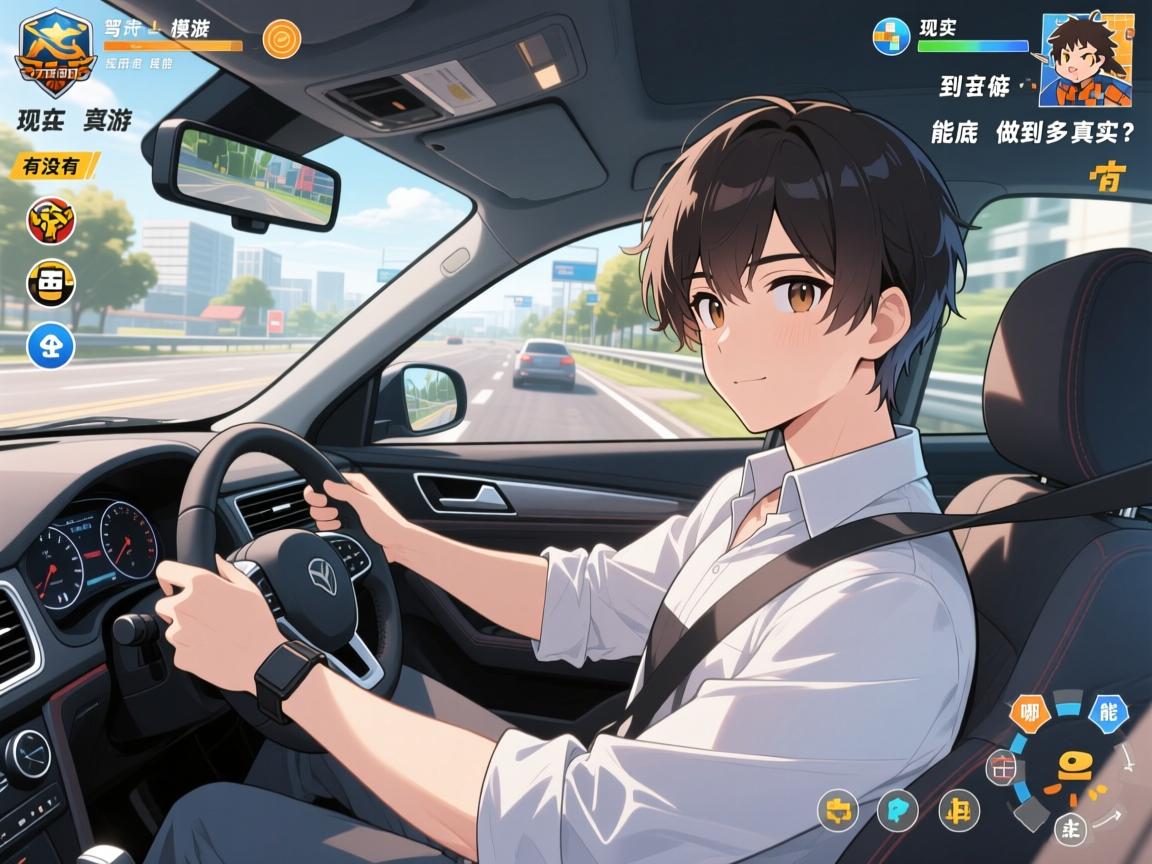Tap the blue hexagon 能 button
This screenshot has width=1152, height=864.
(1107, 713)
